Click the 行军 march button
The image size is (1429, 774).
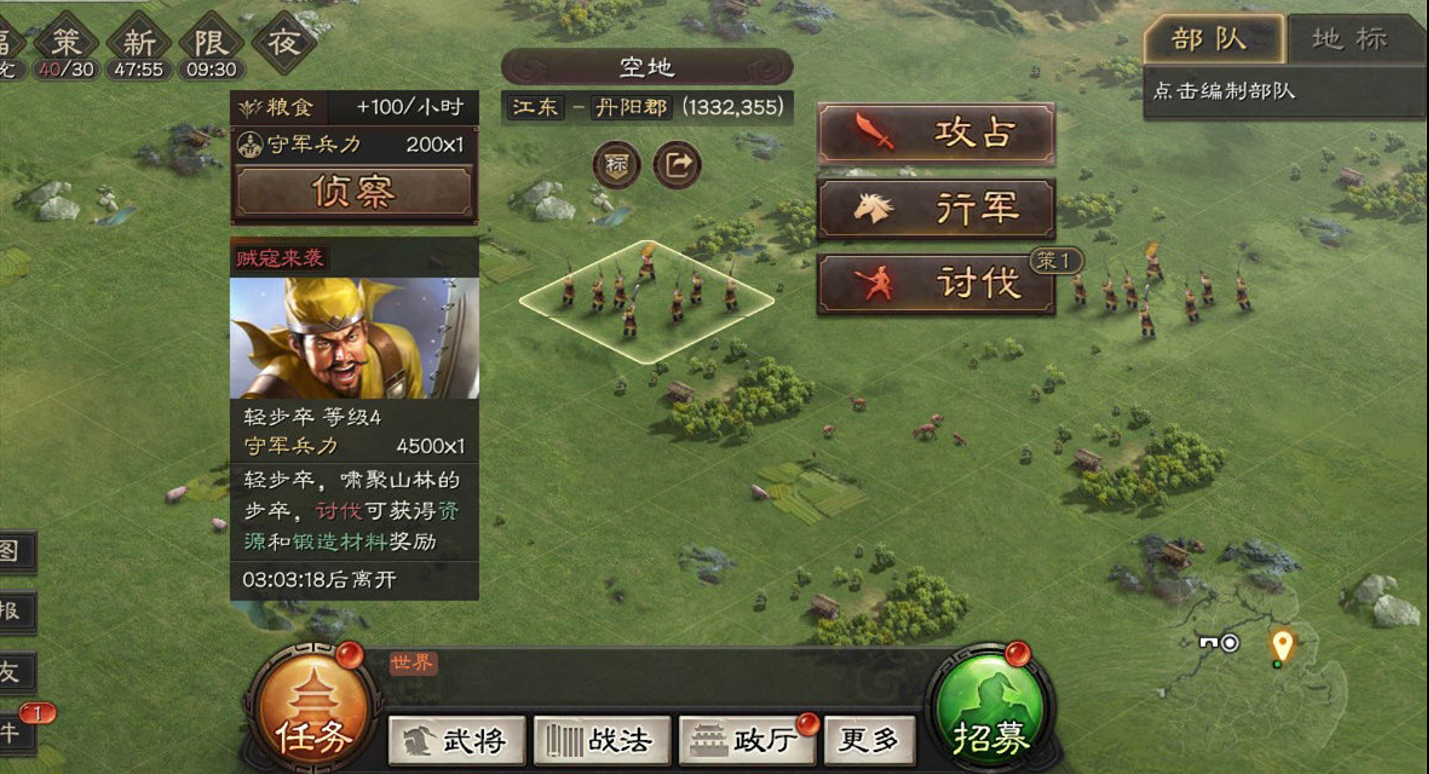point(936,209)
